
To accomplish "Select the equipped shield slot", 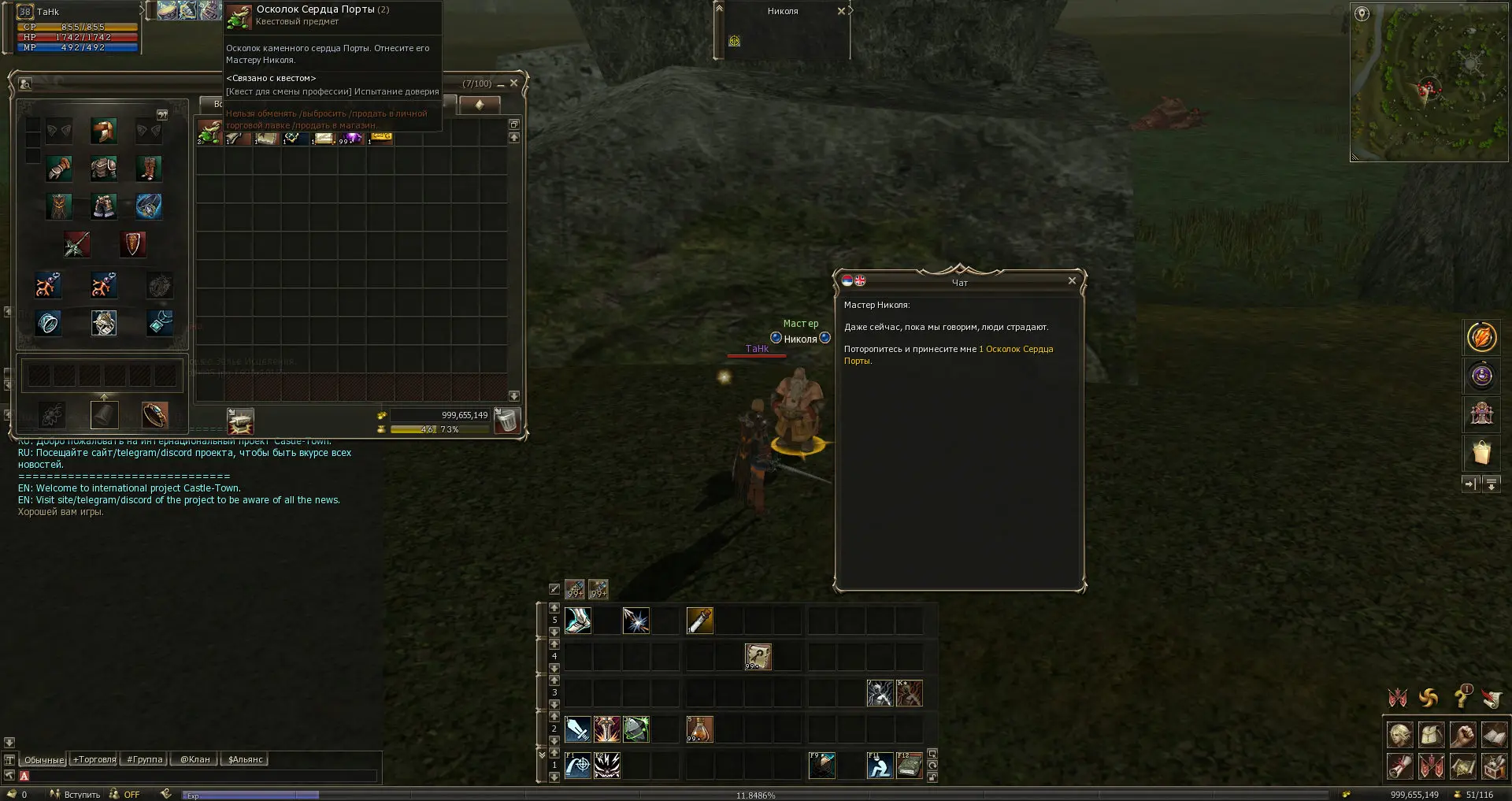I will (x=132, y=244).
